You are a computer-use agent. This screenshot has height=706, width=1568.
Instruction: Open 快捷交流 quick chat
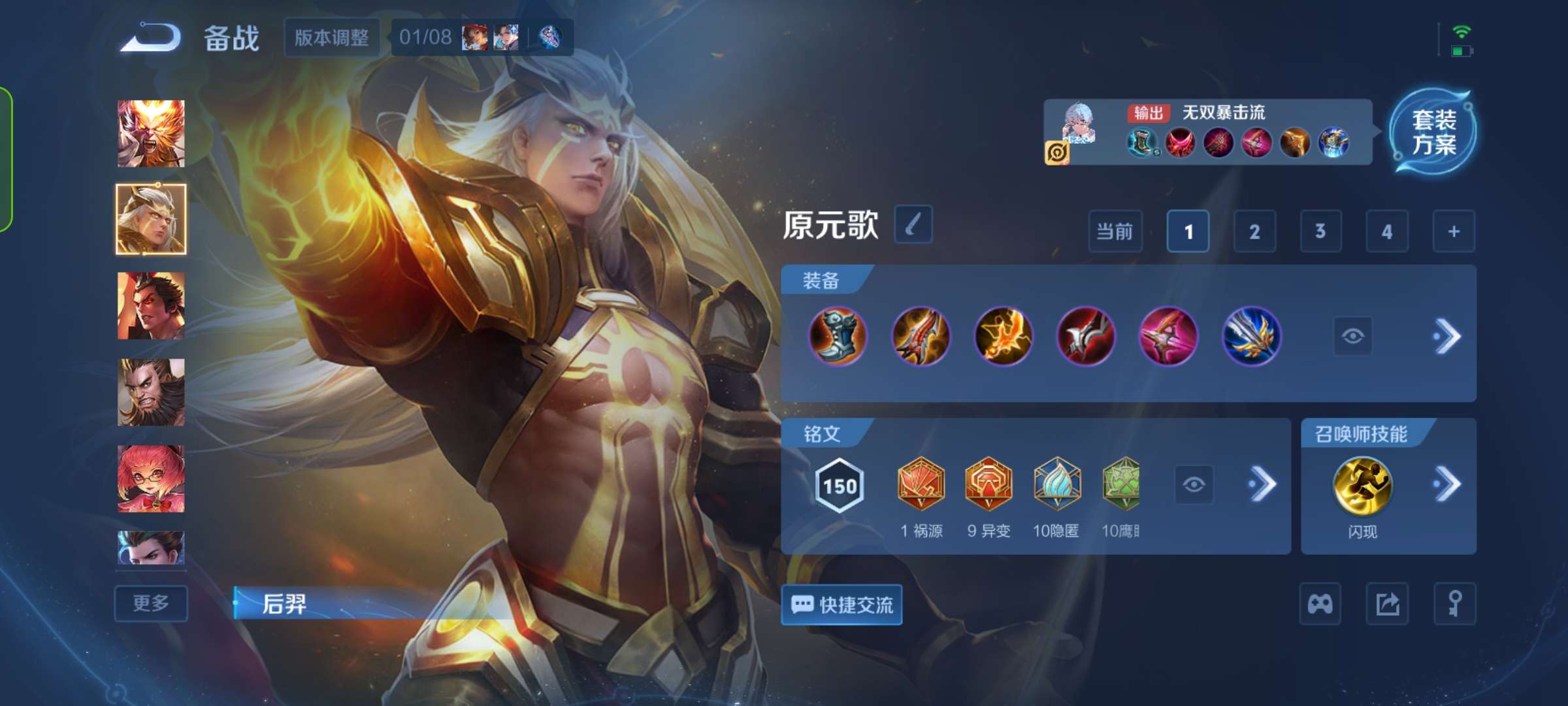pos(841,605)
